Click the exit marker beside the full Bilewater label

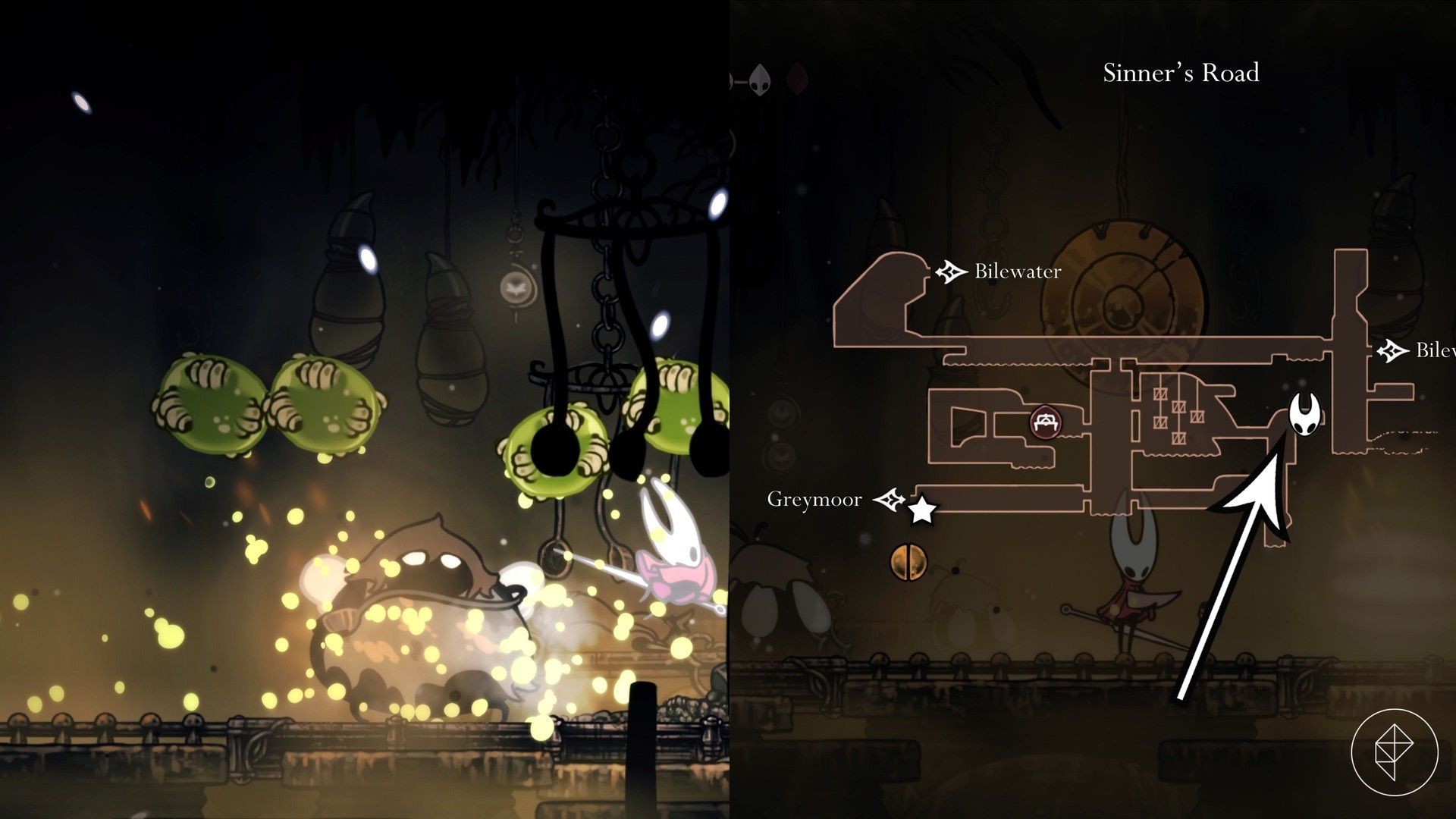950,271
